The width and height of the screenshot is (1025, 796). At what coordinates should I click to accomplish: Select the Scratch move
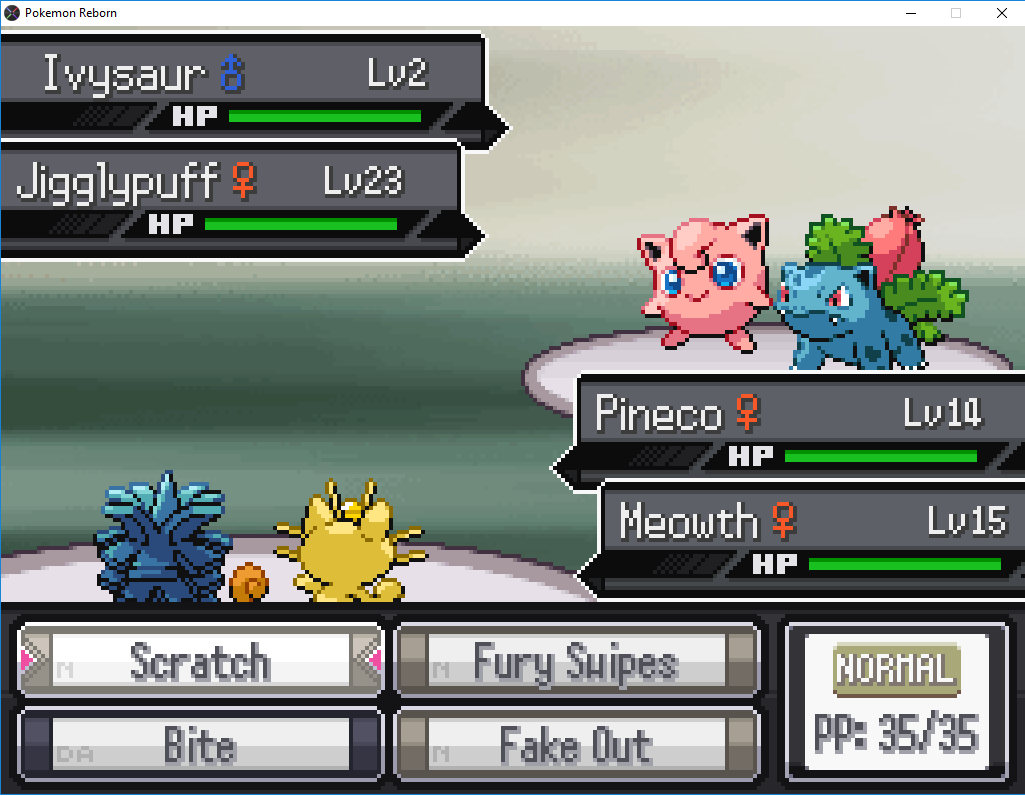coord(200,661)
